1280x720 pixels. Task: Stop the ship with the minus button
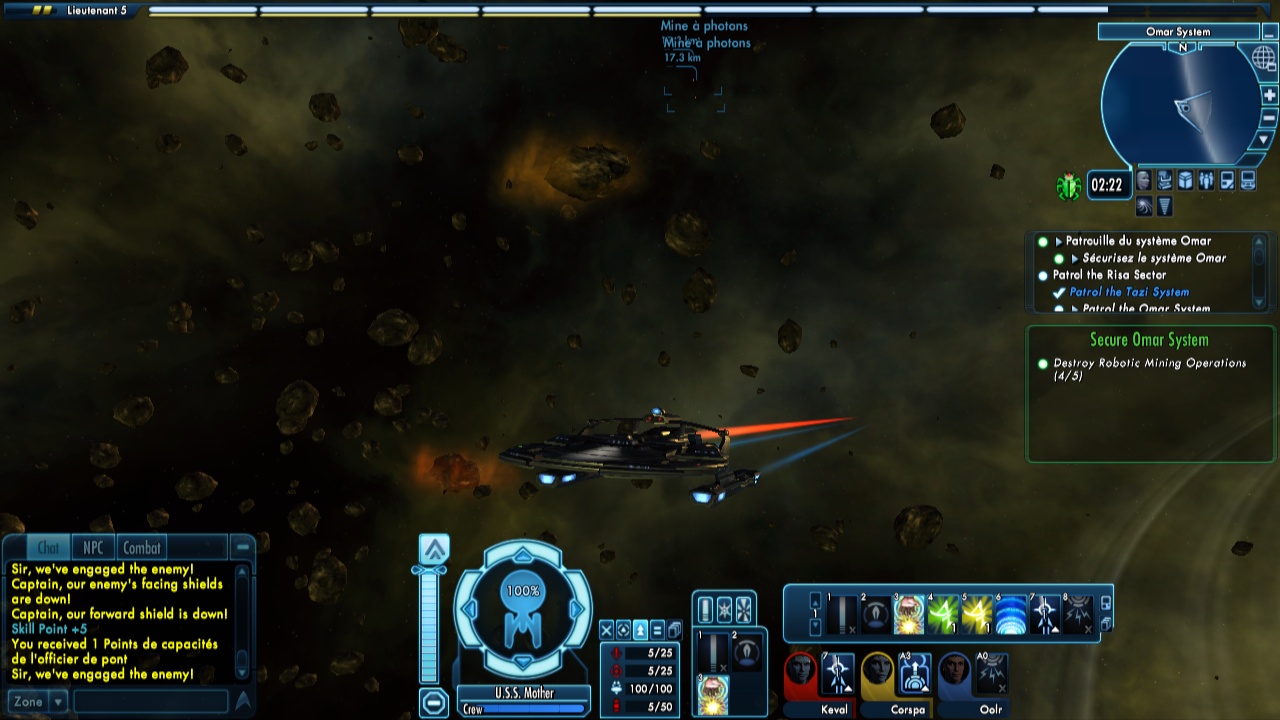433,703
